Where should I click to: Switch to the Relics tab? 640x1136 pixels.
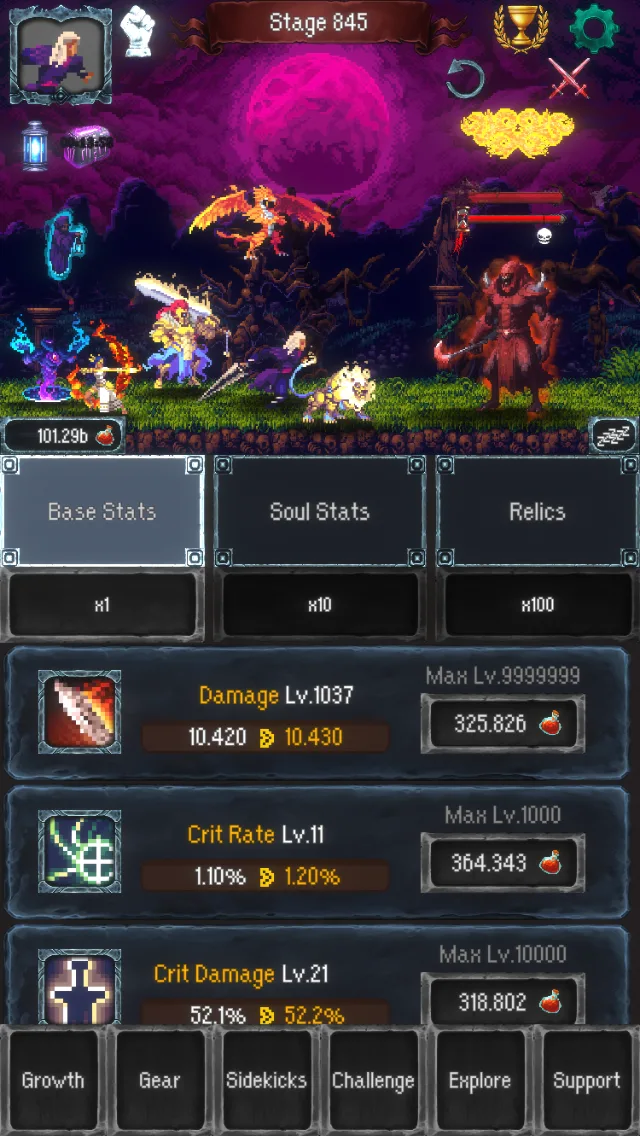[537, 512]
